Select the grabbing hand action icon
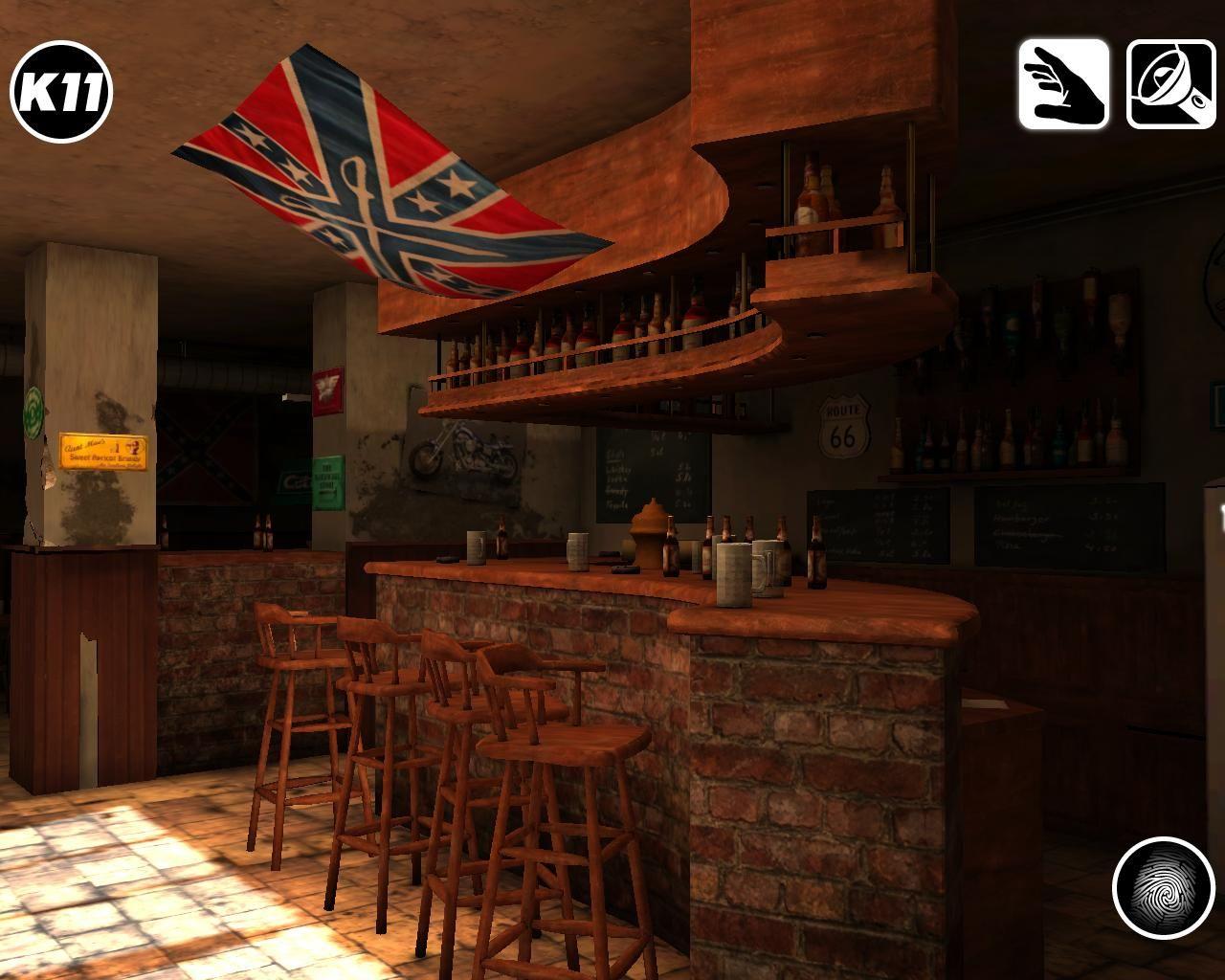1225x980 pixels. 1063,84
